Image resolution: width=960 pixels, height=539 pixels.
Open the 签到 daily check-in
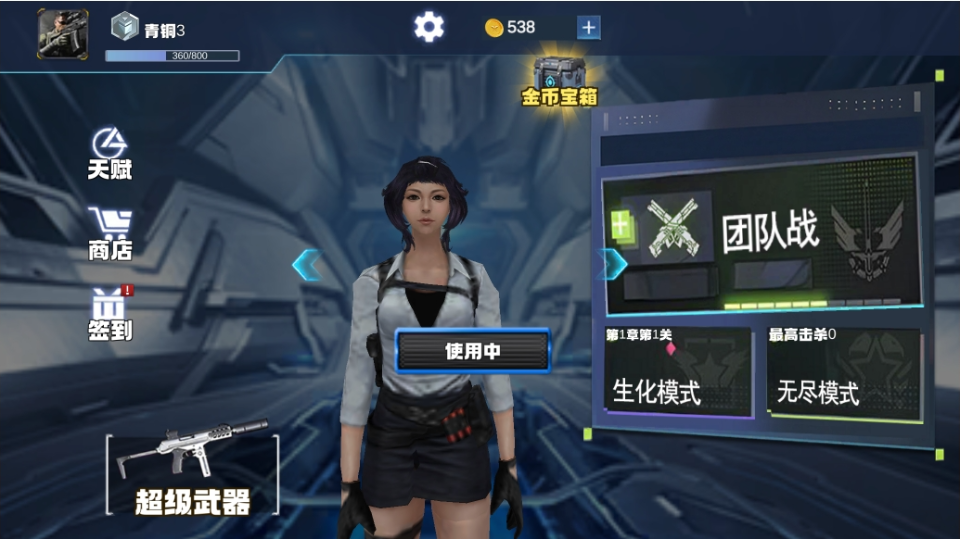[x=110, y=314]
